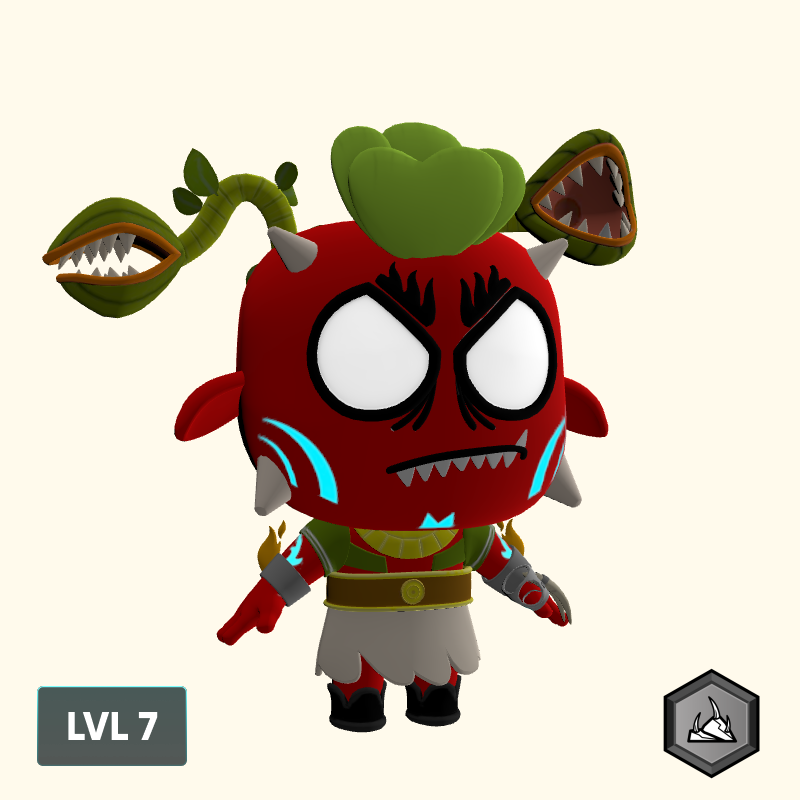Viewport: 800px width, 800px height.
Task: Click the LVL 7 level badge
Action: coord(112,726)
